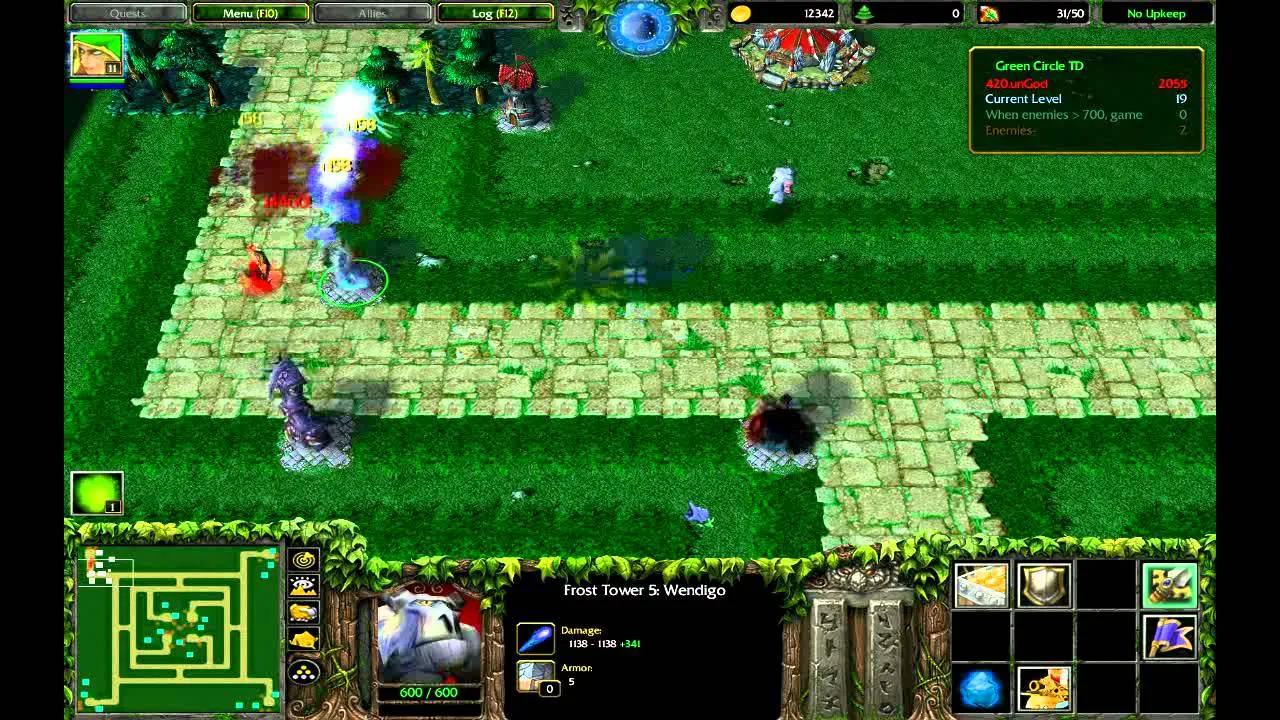Open the Allies dialog
Image resolution: width=1280 pixels, height=720 pixels.
tap(373, 13)
